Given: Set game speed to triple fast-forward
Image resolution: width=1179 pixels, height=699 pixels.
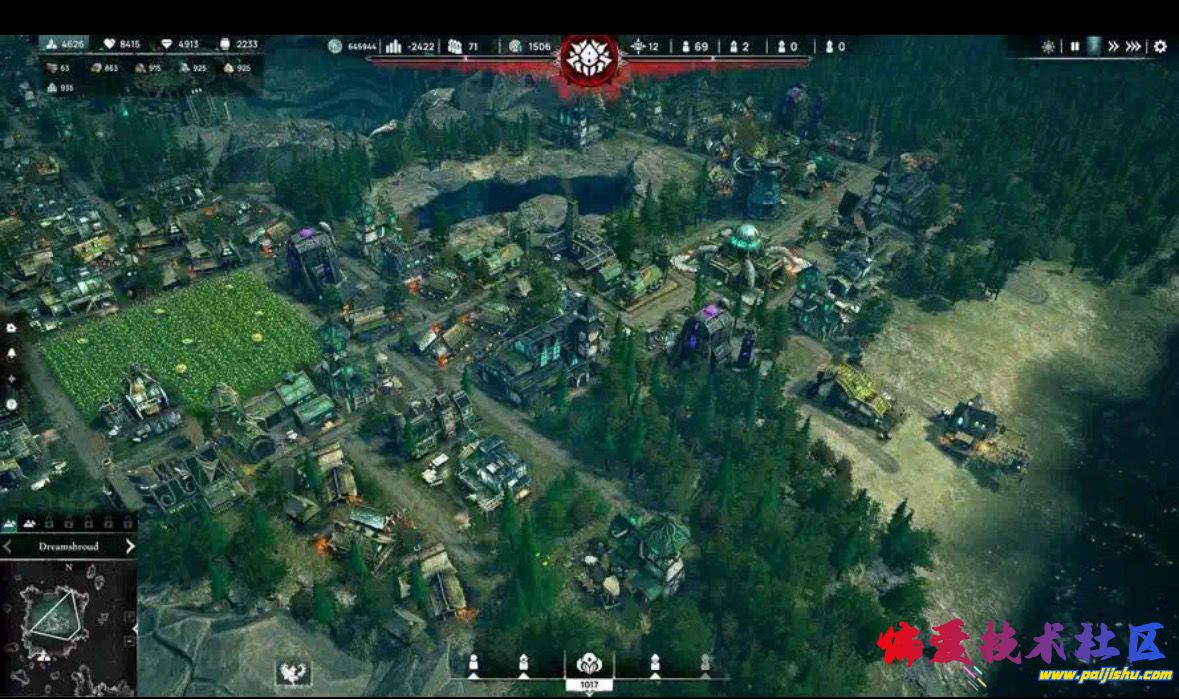Looking at the screenshot, I should pos(1133,47).
